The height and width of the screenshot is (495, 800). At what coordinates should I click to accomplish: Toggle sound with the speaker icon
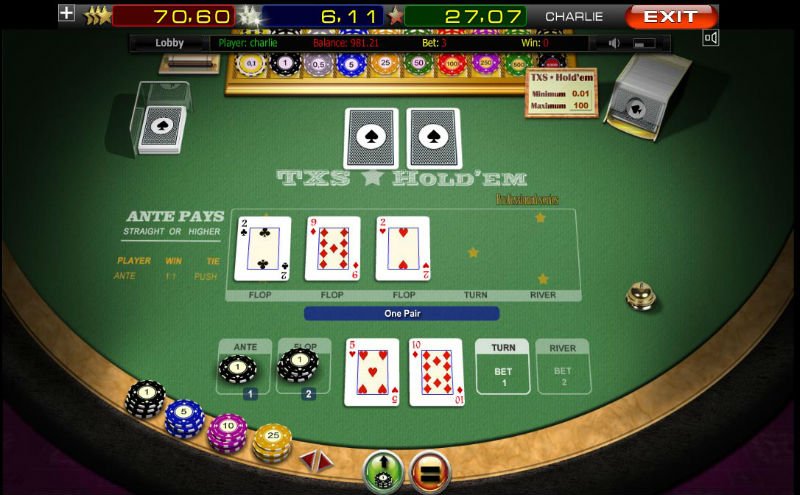tap(615, 43)
